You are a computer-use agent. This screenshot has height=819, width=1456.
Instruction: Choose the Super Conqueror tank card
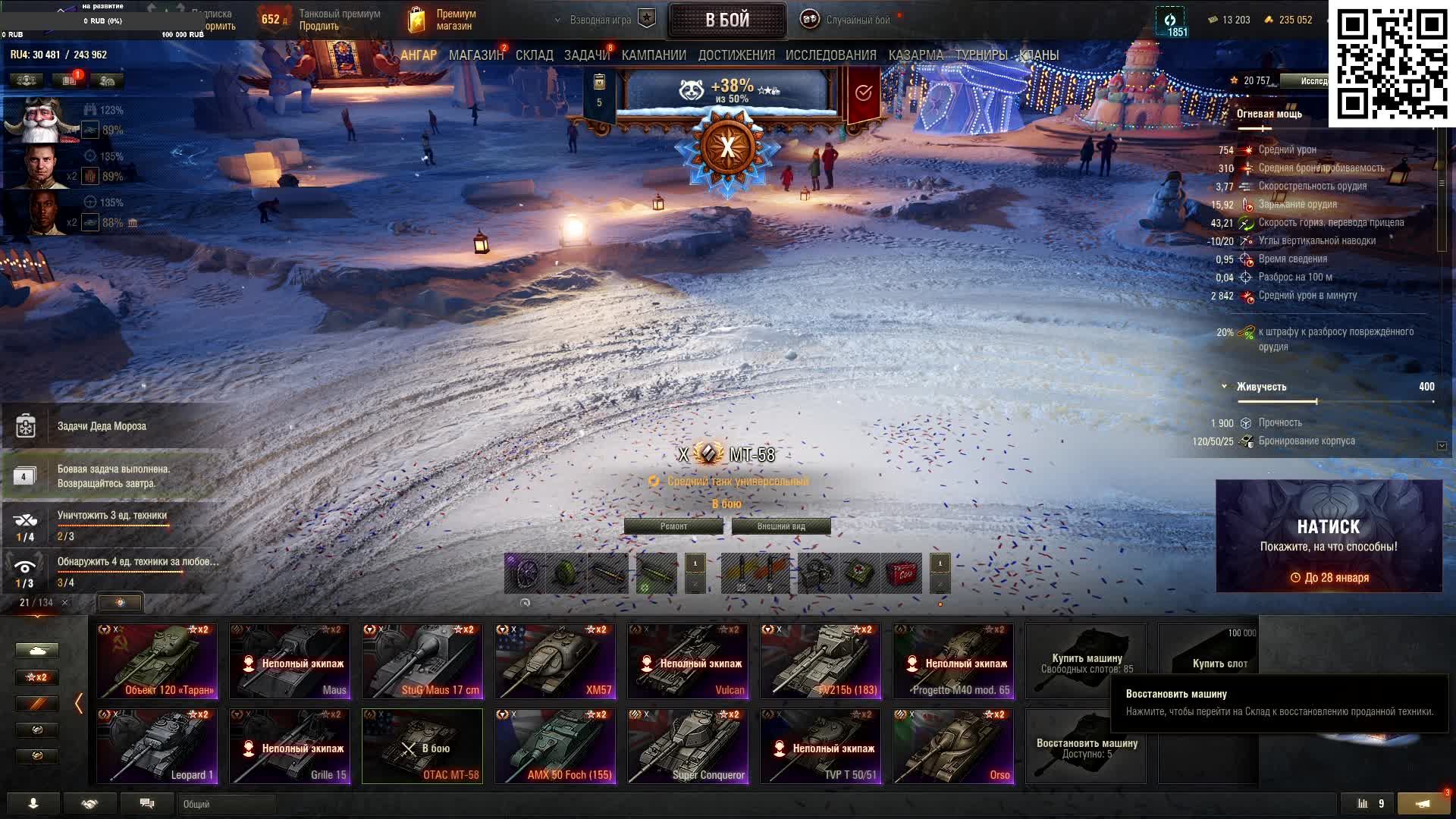(688, 745)
